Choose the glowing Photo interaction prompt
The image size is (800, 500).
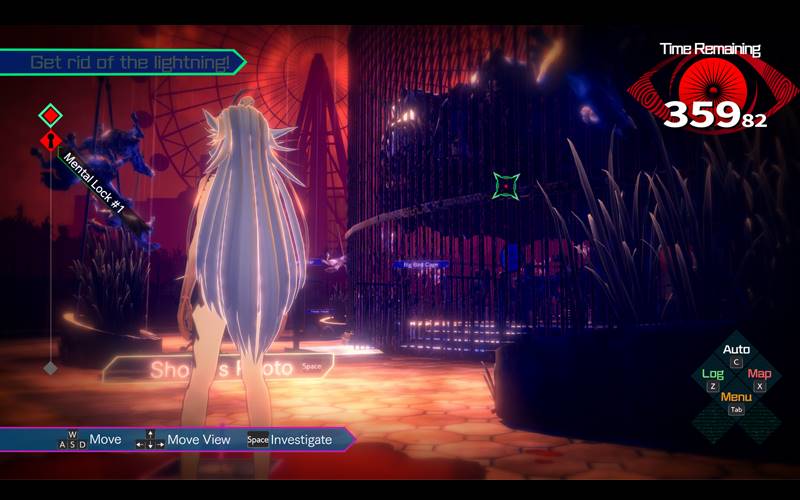point(220,369)
